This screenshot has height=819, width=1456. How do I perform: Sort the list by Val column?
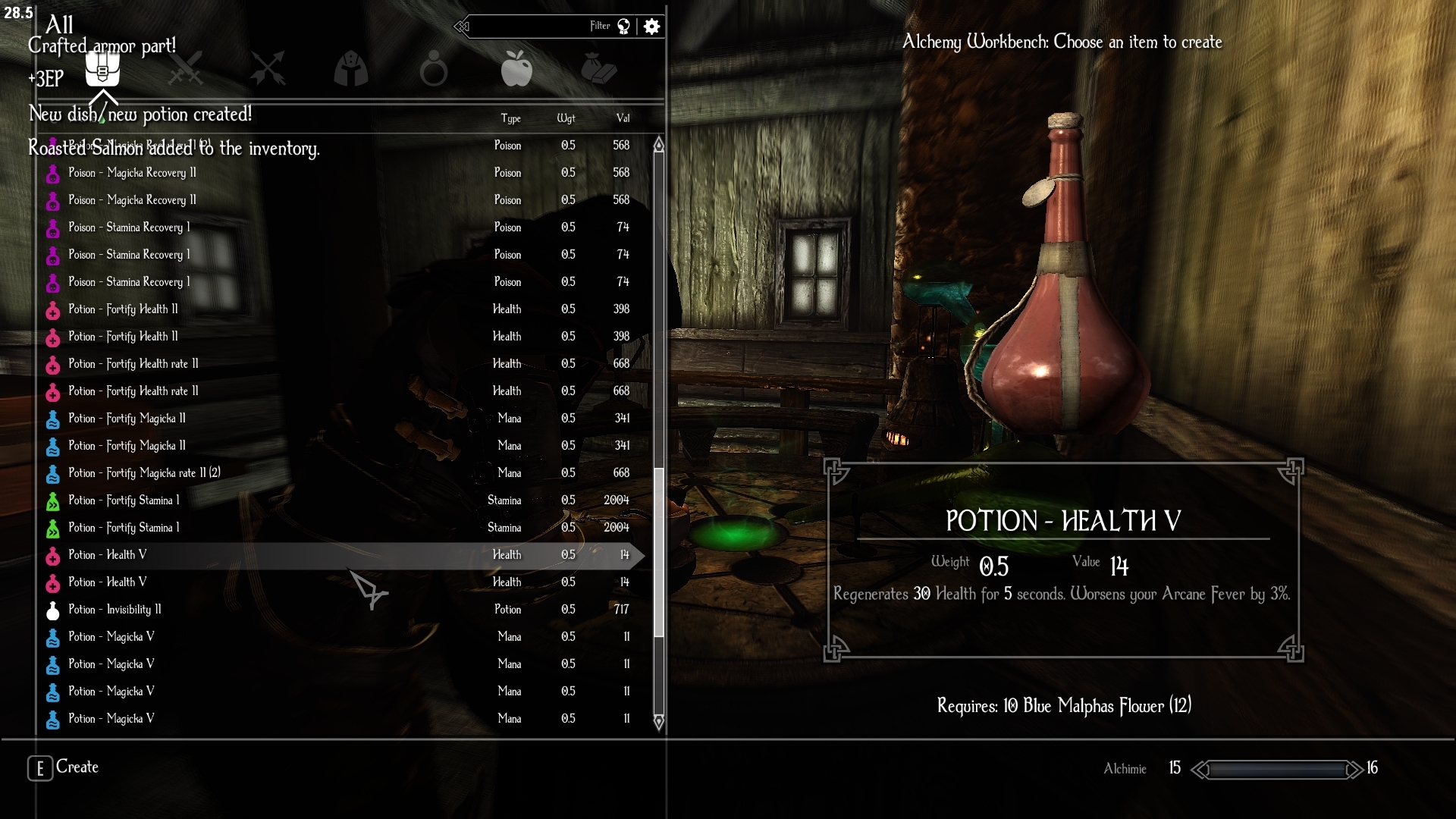tap(623, 118)
